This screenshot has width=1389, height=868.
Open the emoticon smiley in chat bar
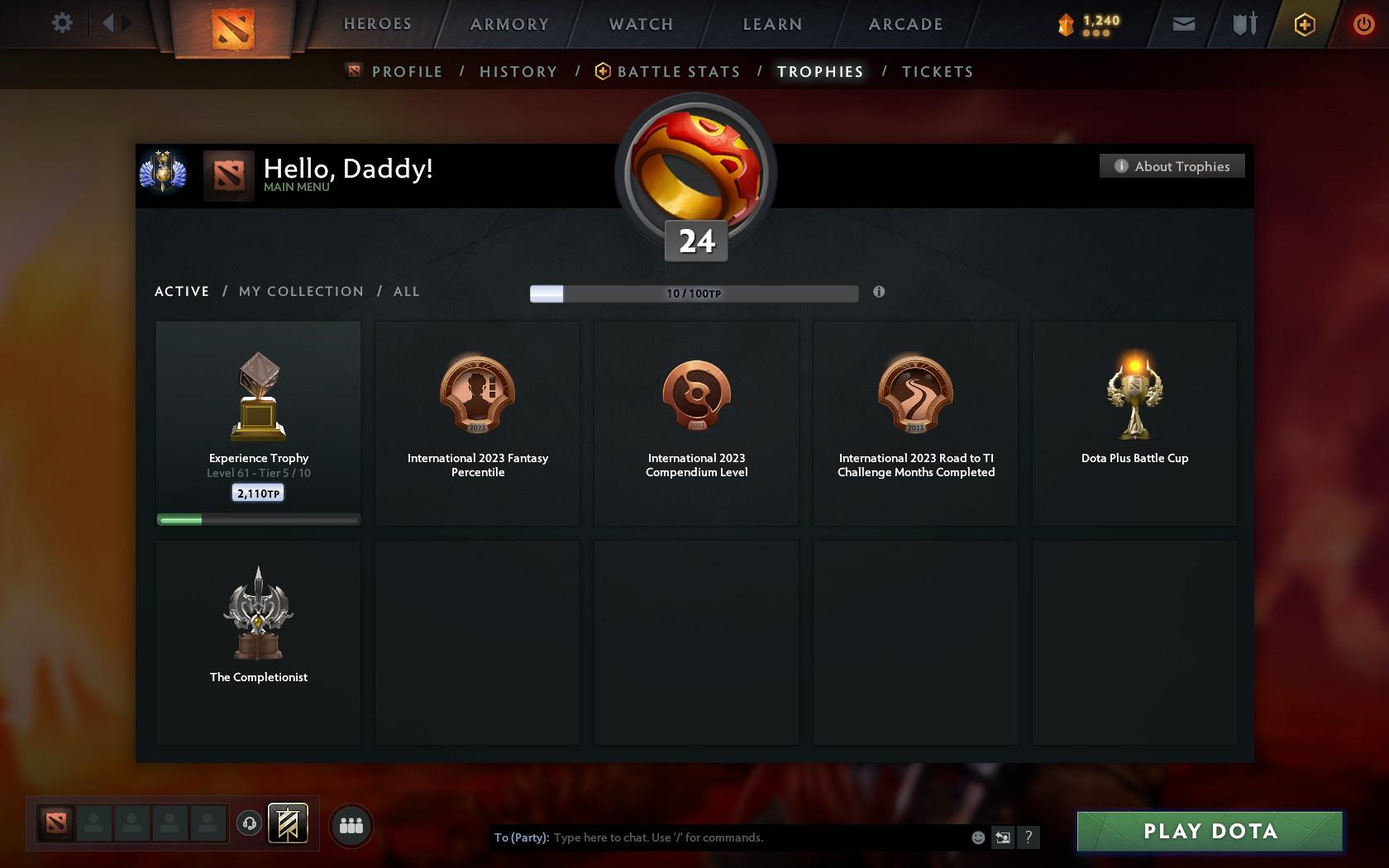[x=978, y=837]
